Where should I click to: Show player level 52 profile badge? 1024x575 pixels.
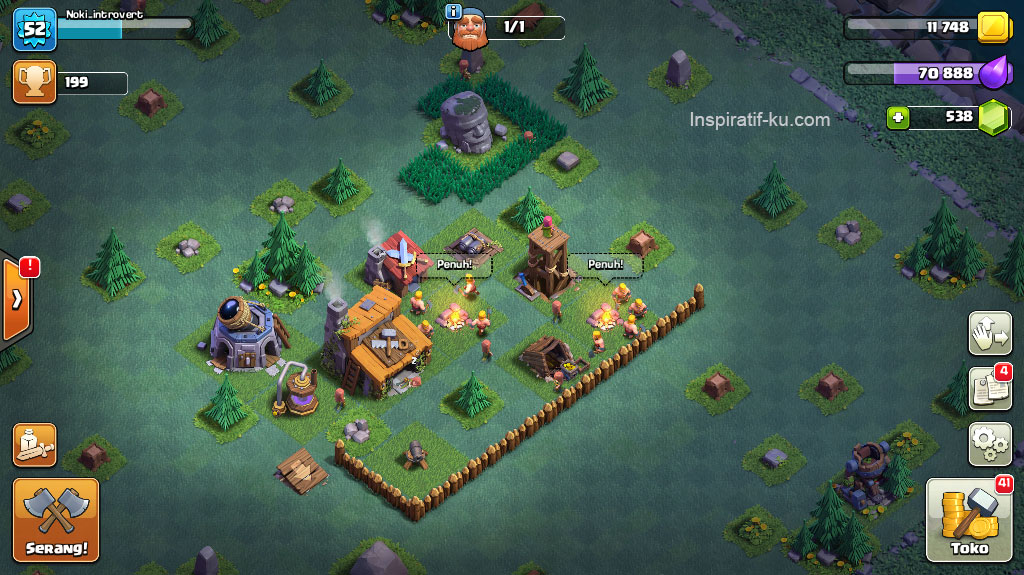34,28
